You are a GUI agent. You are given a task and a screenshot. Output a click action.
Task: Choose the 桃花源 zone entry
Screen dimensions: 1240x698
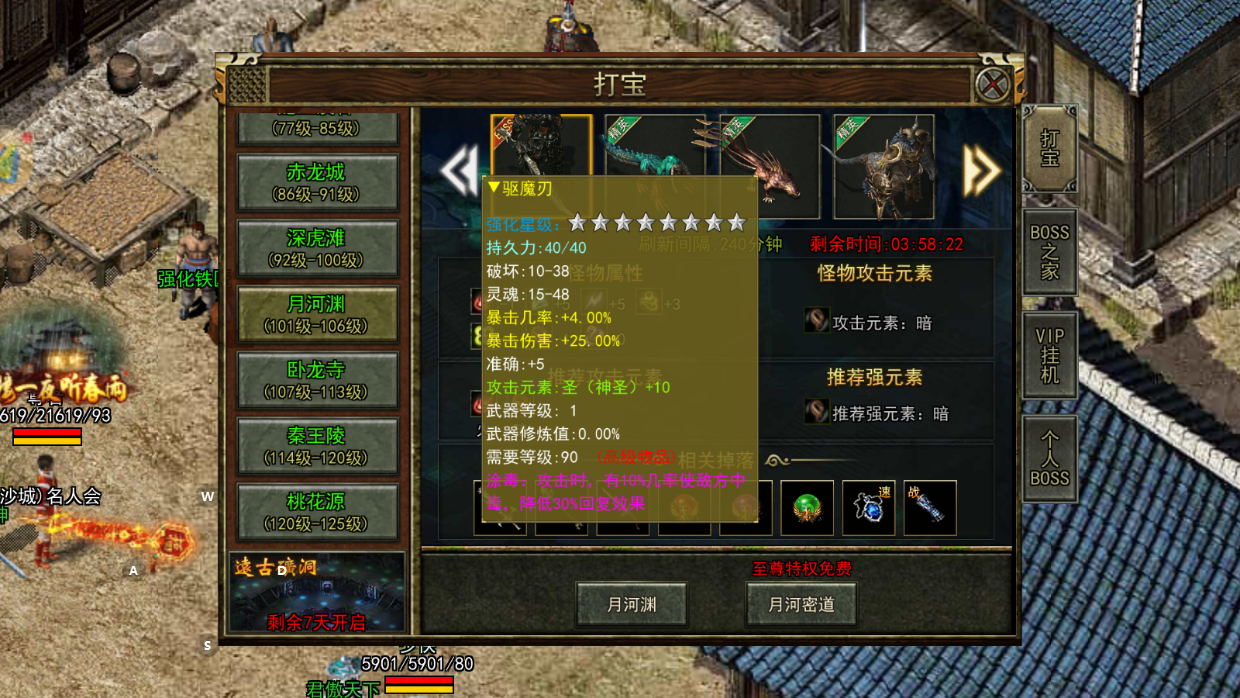point(317,512)
